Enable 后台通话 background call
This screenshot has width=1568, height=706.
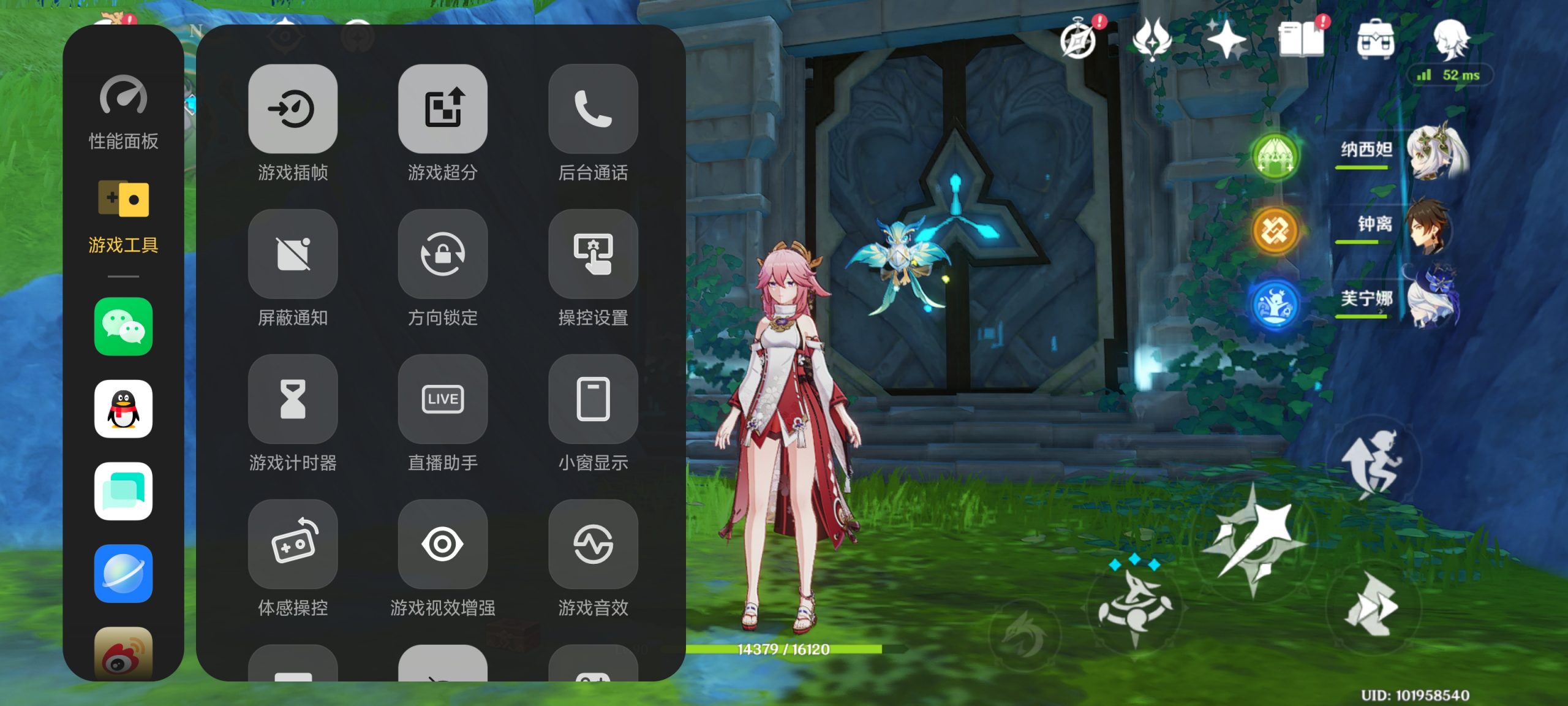point(592,109)
